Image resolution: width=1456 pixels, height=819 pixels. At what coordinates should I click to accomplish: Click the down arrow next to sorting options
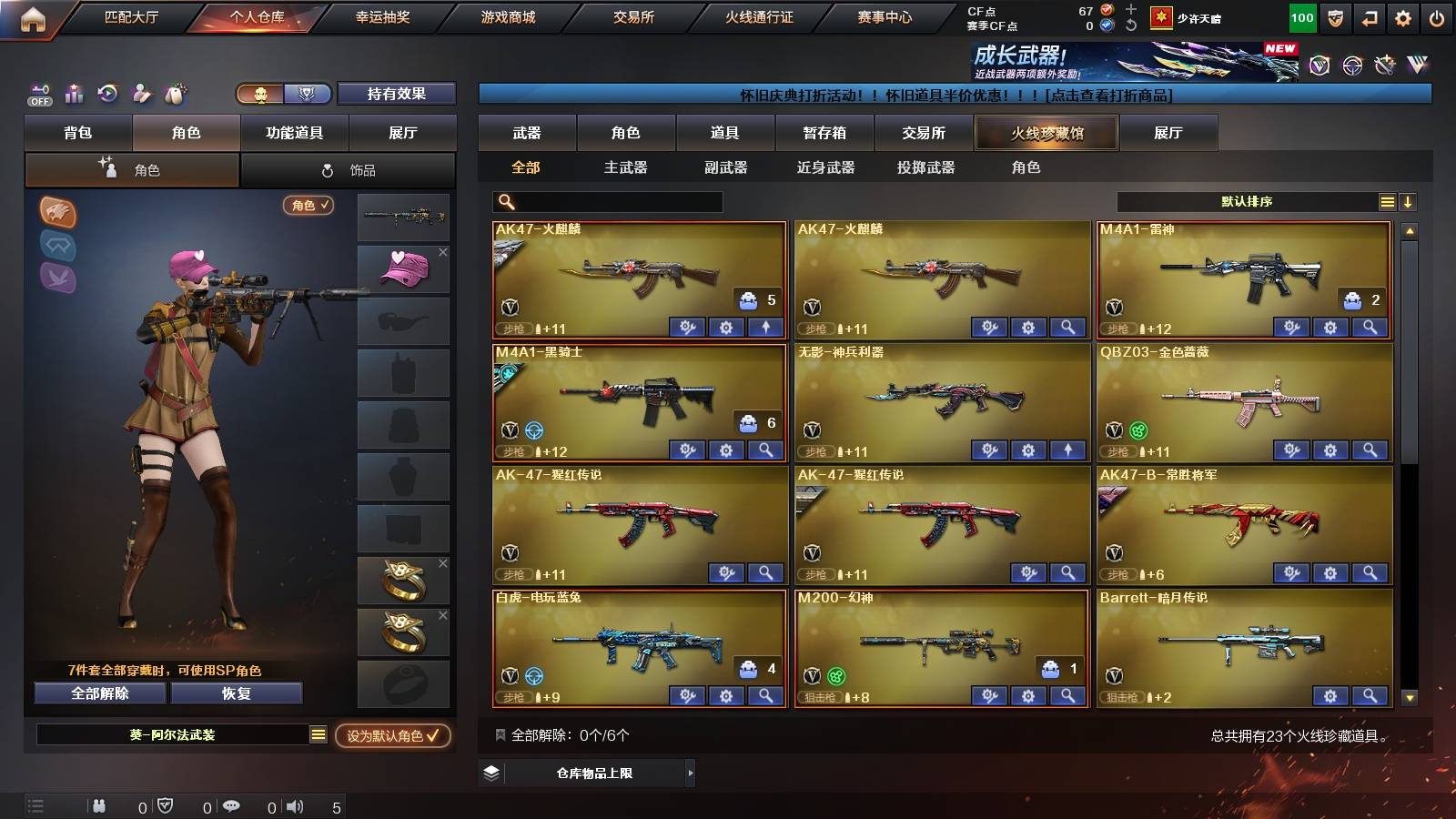point(1409,202)
